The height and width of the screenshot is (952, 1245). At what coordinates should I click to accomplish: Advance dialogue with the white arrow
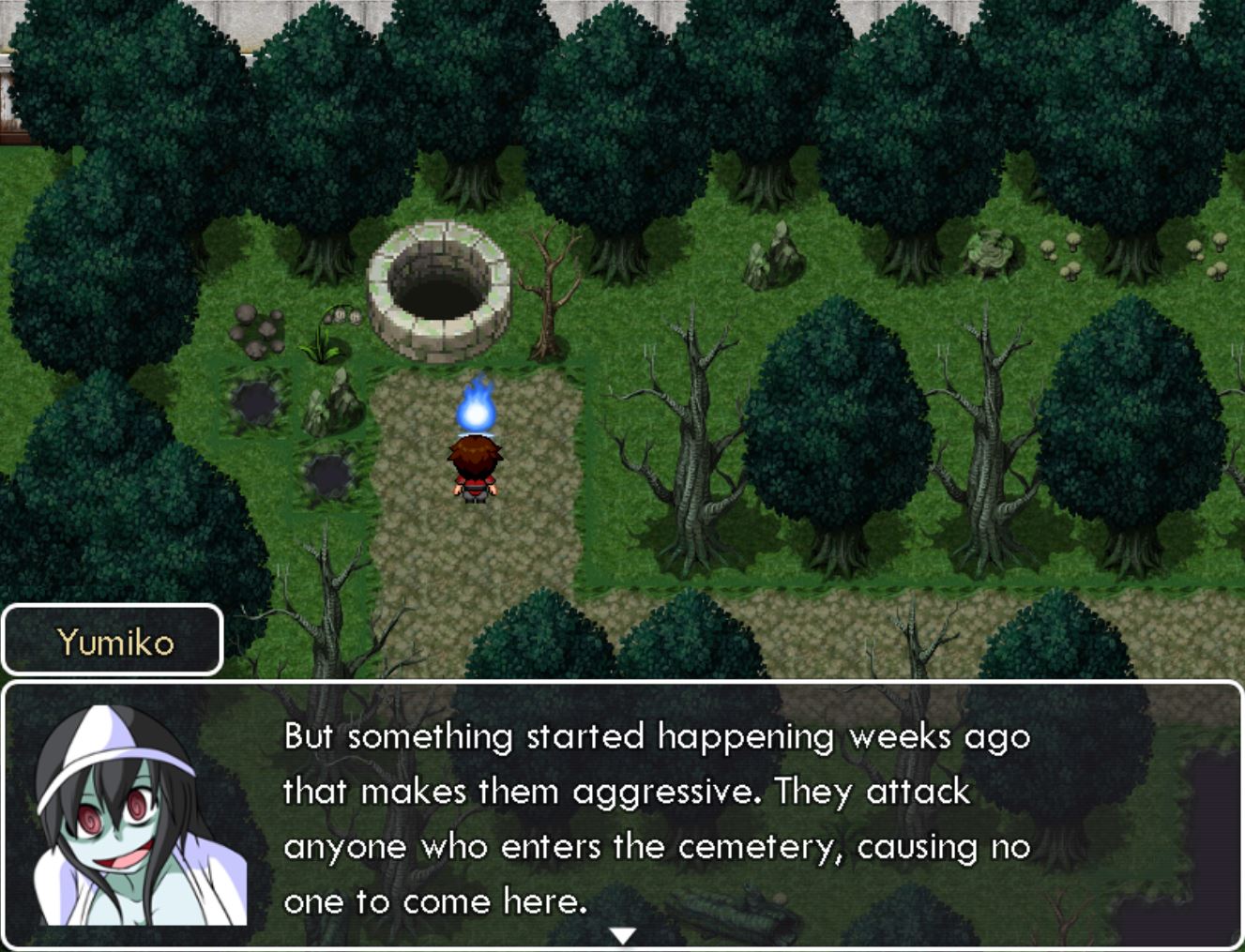[623, 935]
